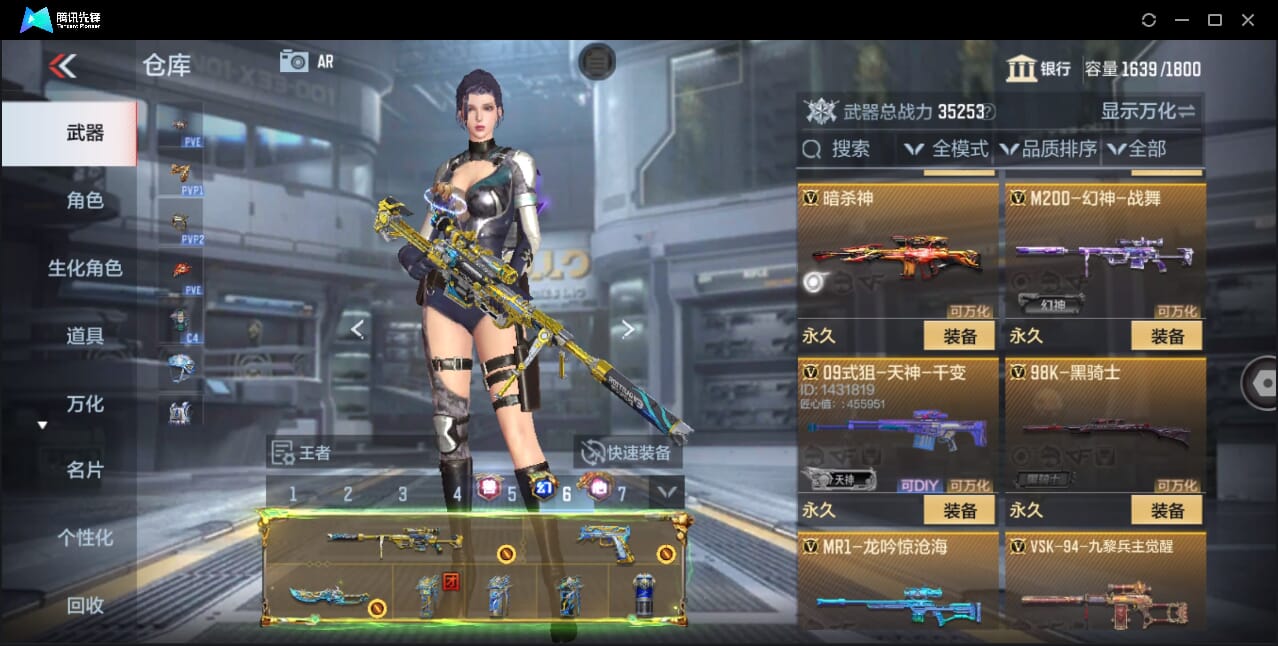Screen dimensions: 1278x646
Task: Select the 生化角色 tab
Action: click(85, 268)
